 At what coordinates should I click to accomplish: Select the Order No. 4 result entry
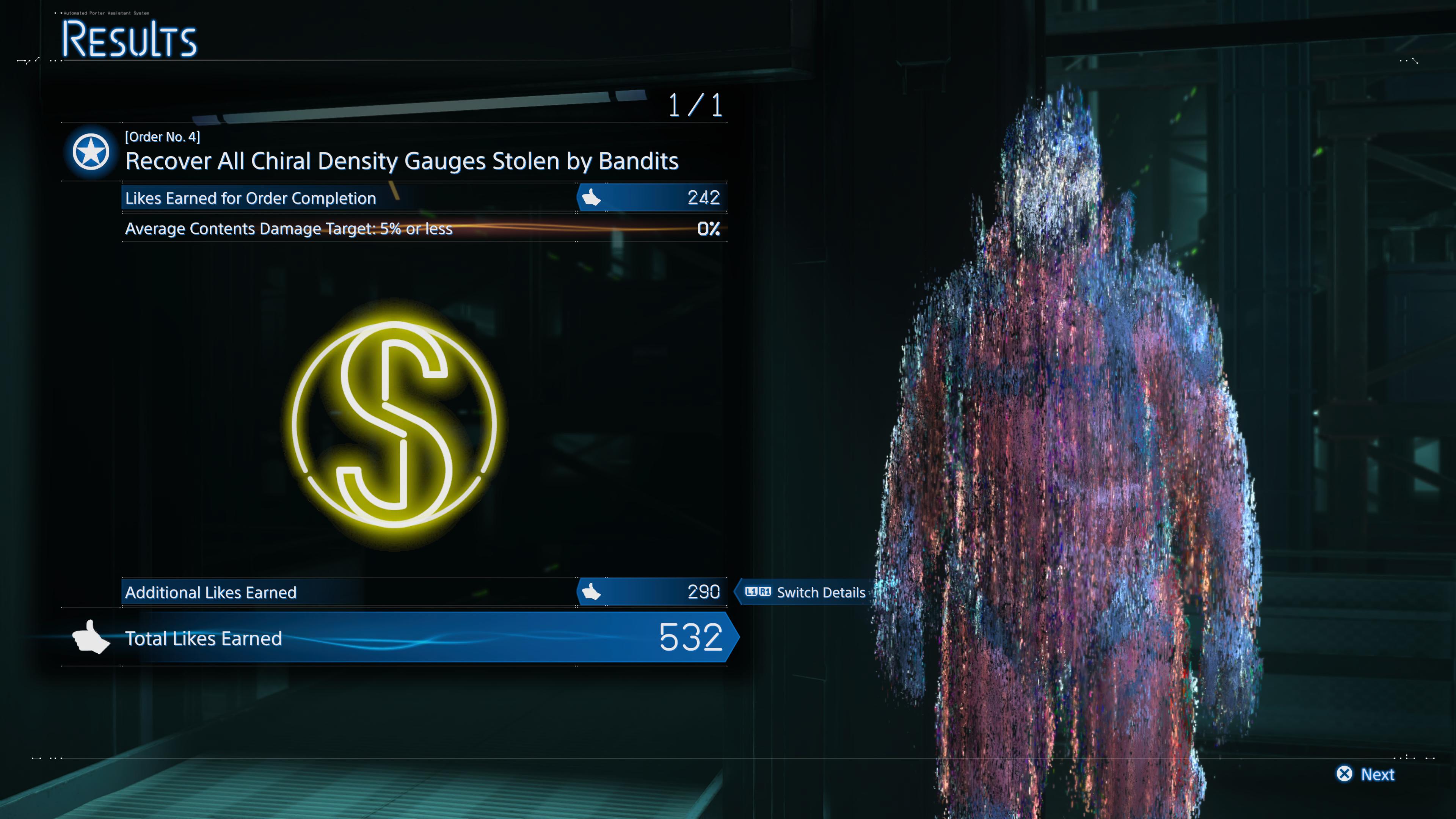[x=401, y=152]
